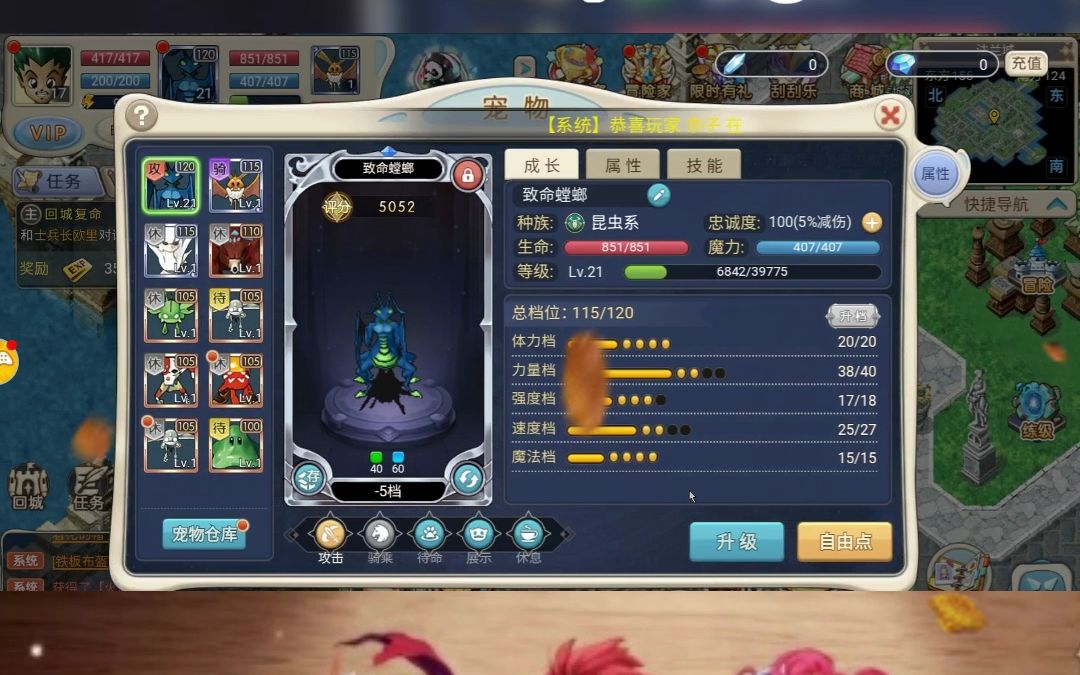Open the pet help question mark
1080x675 pixels.
[x=141, y=115]
